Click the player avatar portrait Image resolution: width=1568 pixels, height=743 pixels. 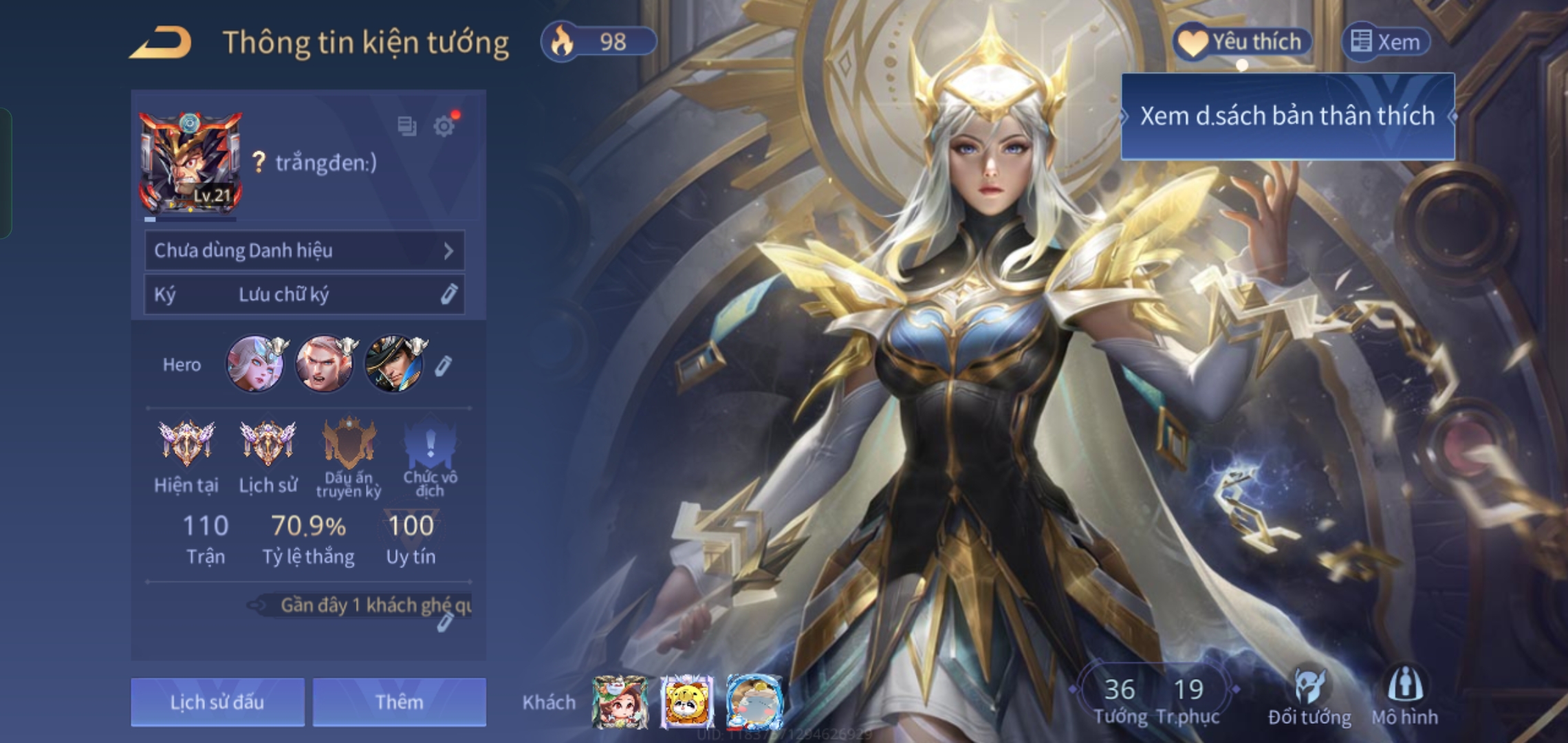191,164
